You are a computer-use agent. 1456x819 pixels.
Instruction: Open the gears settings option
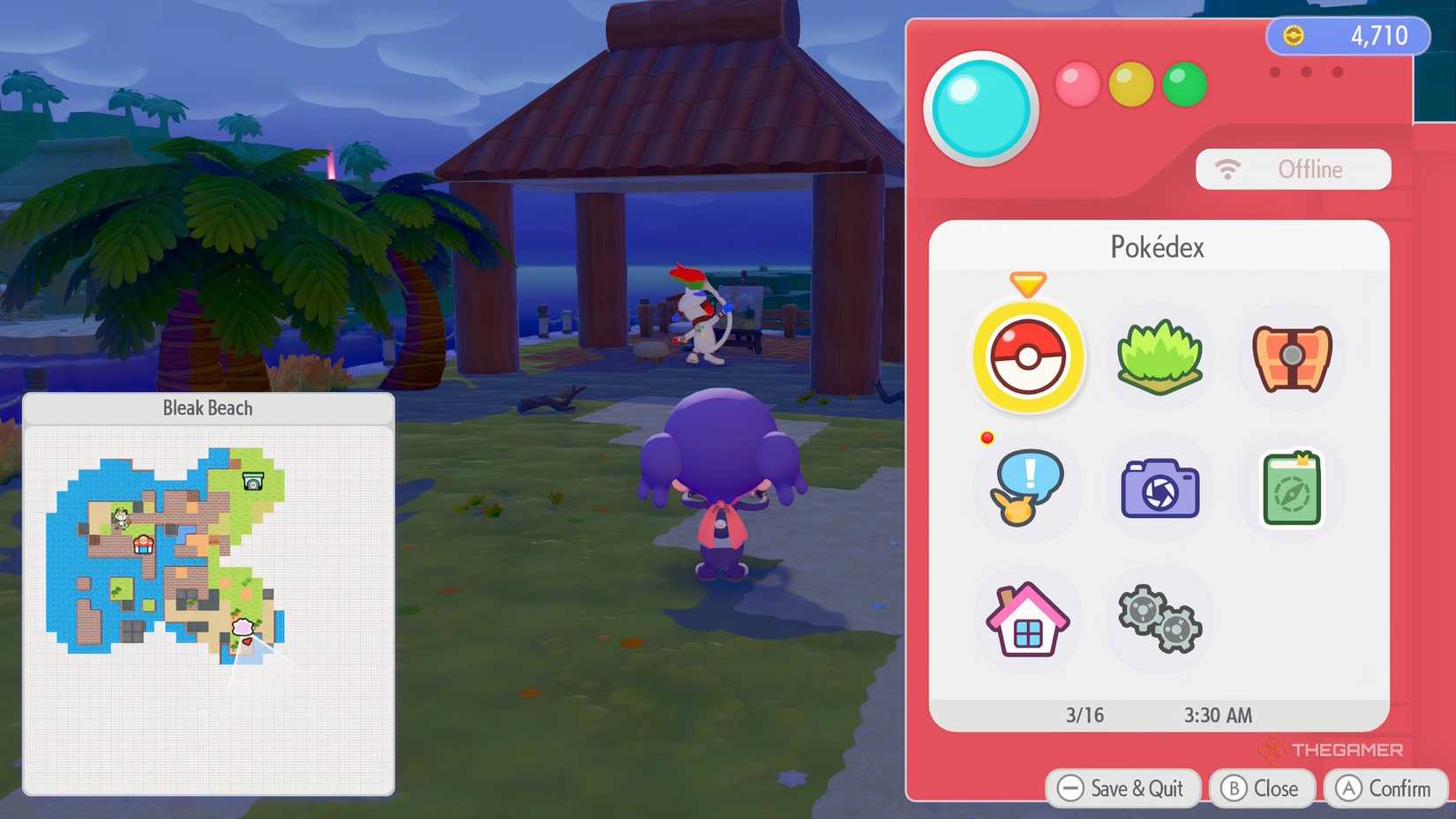1159,620
